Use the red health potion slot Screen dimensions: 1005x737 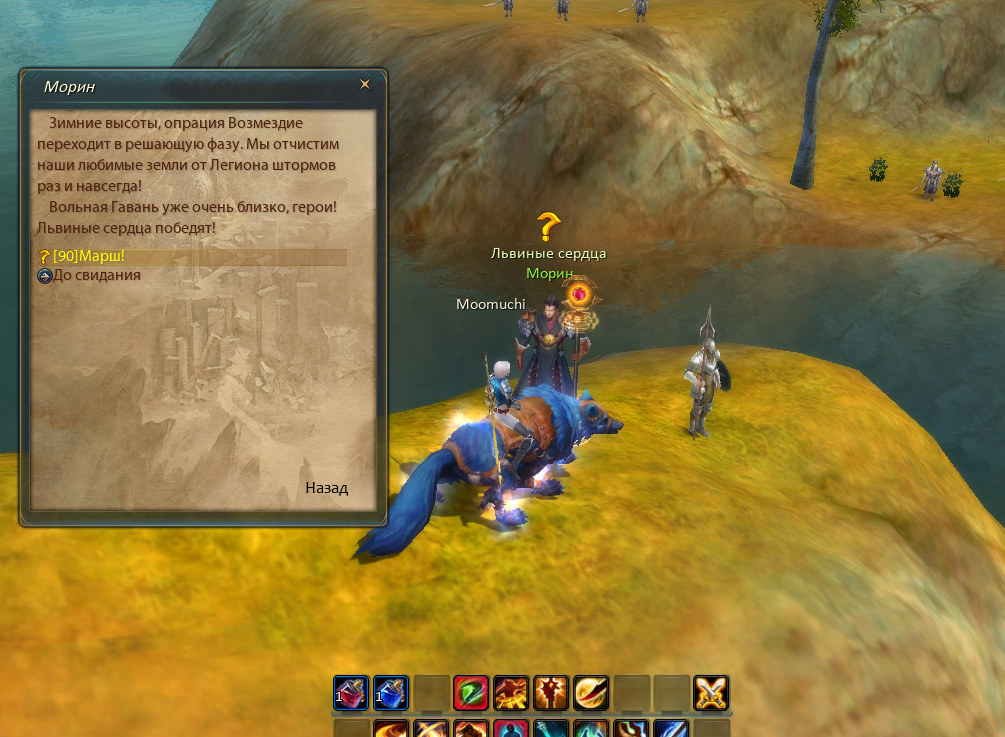[x=351, y=692]
